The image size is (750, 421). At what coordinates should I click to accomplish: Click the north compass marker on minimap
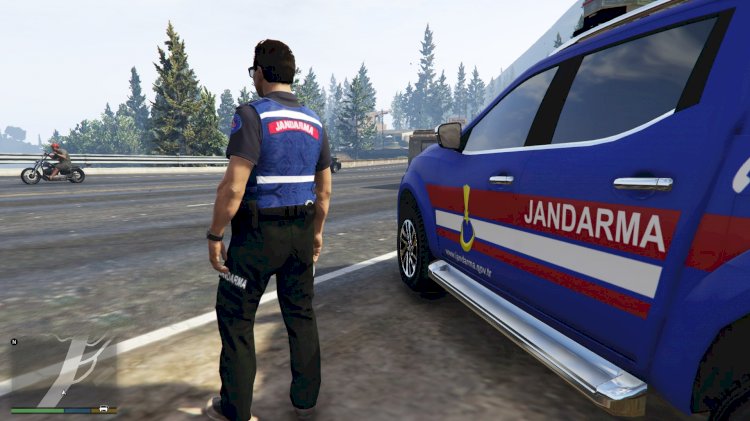click(x=14, y=342)
